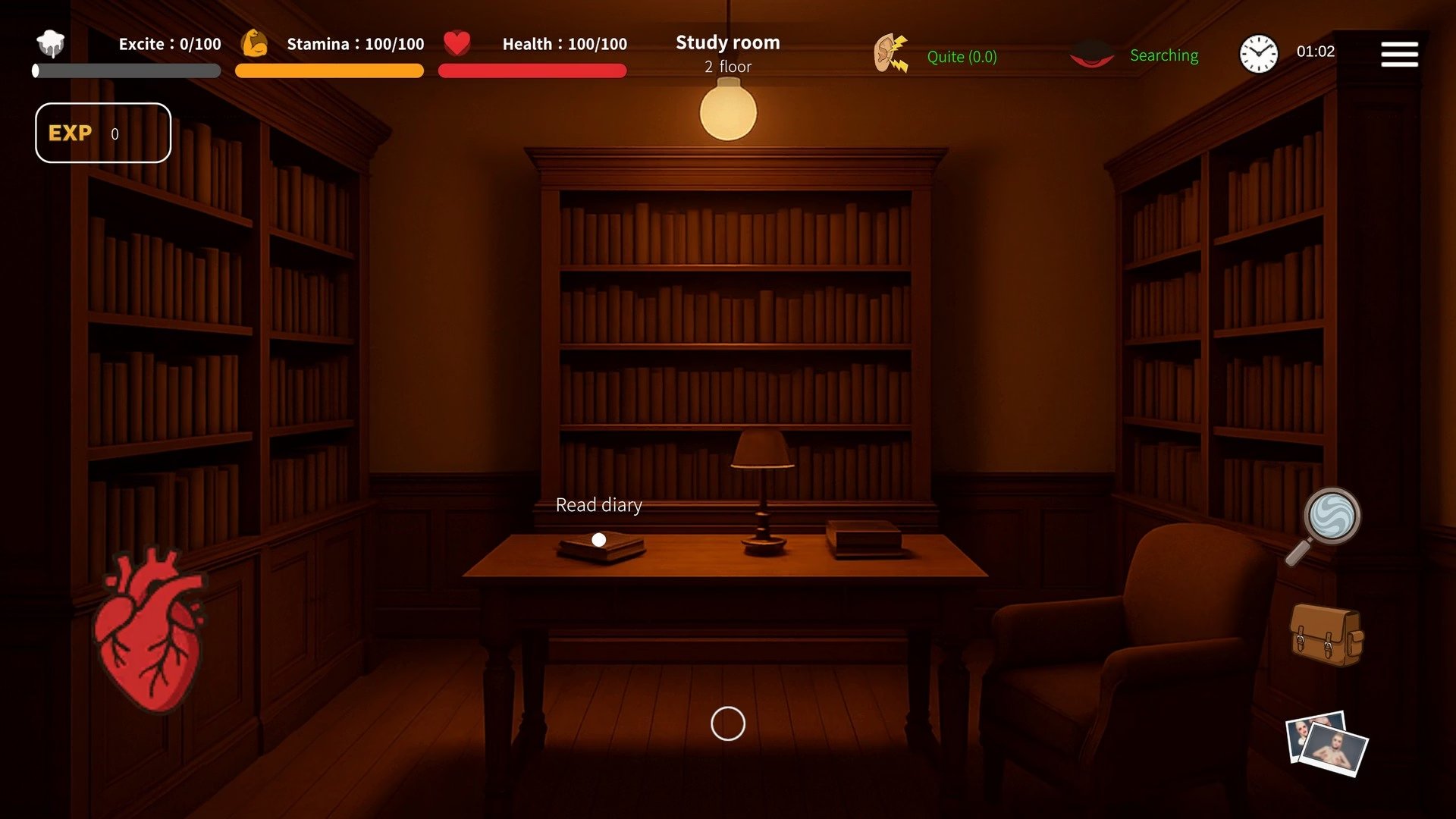Viewport: 1456px width, 819px height.
Task: Click the Read diary interaction dot
Action: click(599, 540)
